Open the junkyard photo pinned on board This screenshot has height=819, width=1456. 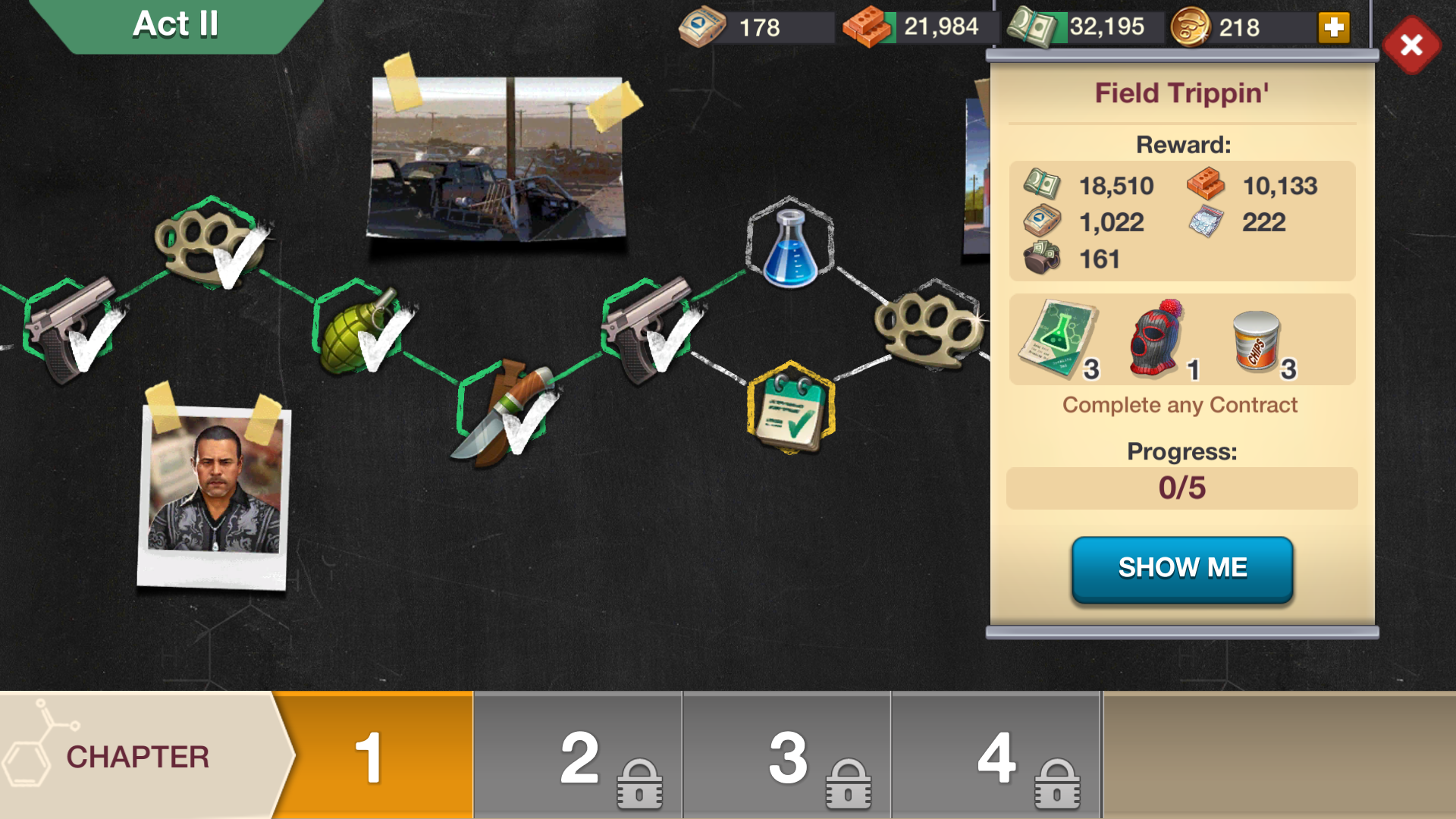(x=497, y=158)
